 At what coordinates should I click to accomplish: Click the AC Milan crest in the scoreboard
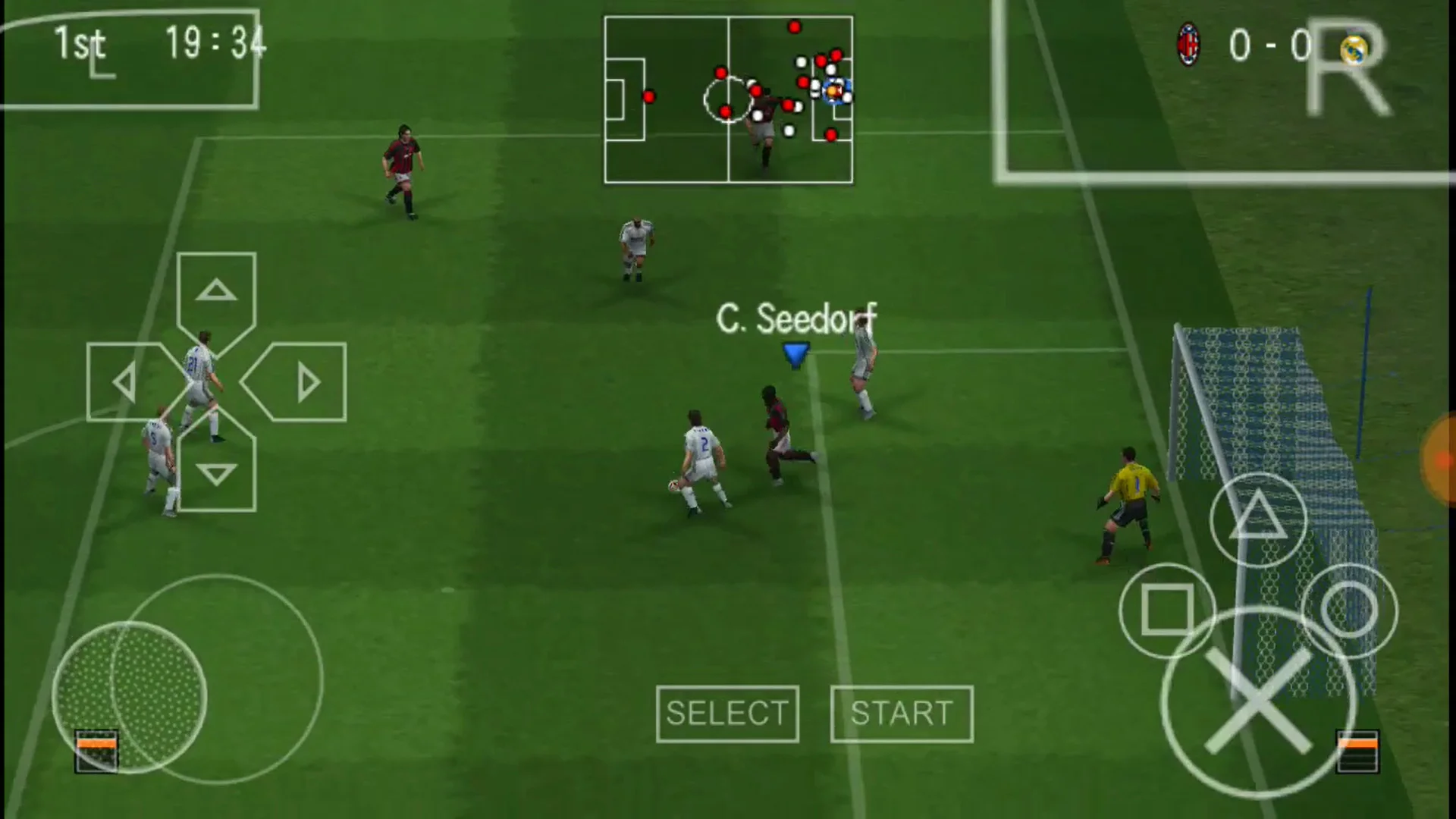click(x=1188, y=47)
